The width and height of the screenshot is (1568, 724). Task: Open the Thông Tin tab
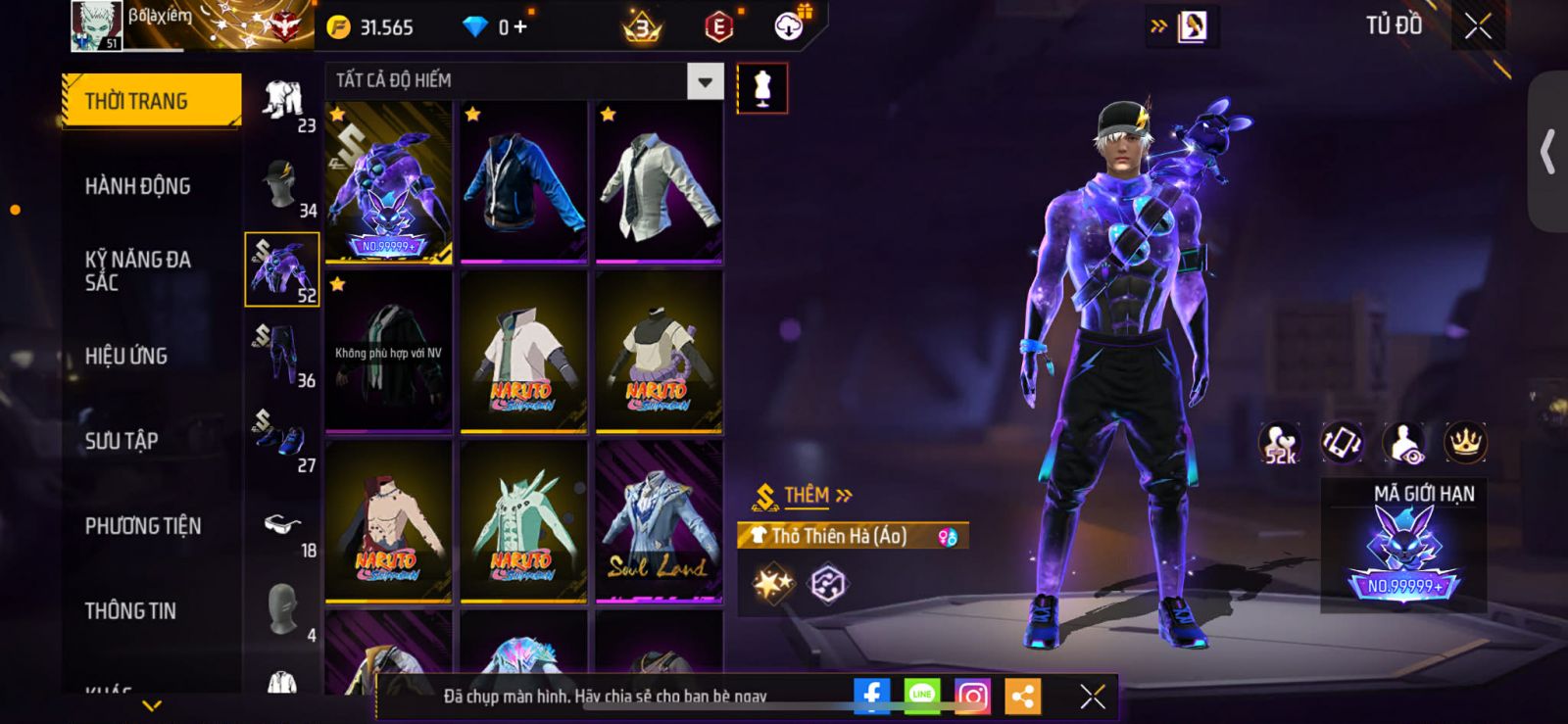pyautogui.click(x=130, y=610)
